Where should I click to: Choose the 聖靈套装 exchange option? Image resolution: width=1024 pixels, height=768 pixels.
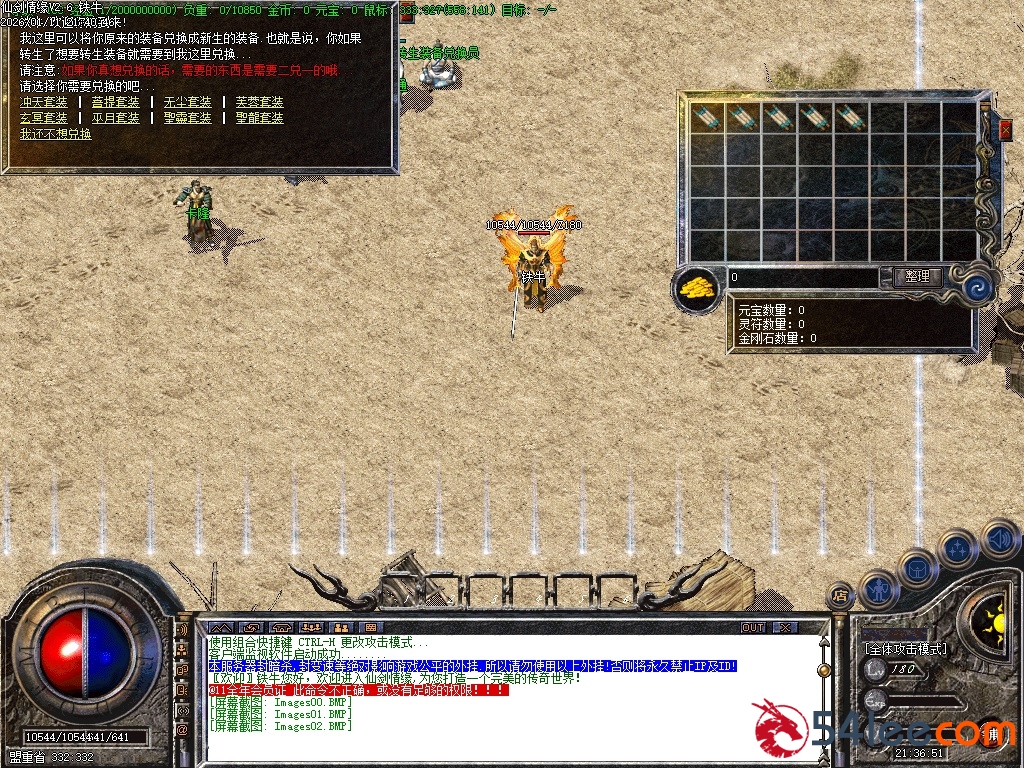pyautogui.click(x=188, y=118)
